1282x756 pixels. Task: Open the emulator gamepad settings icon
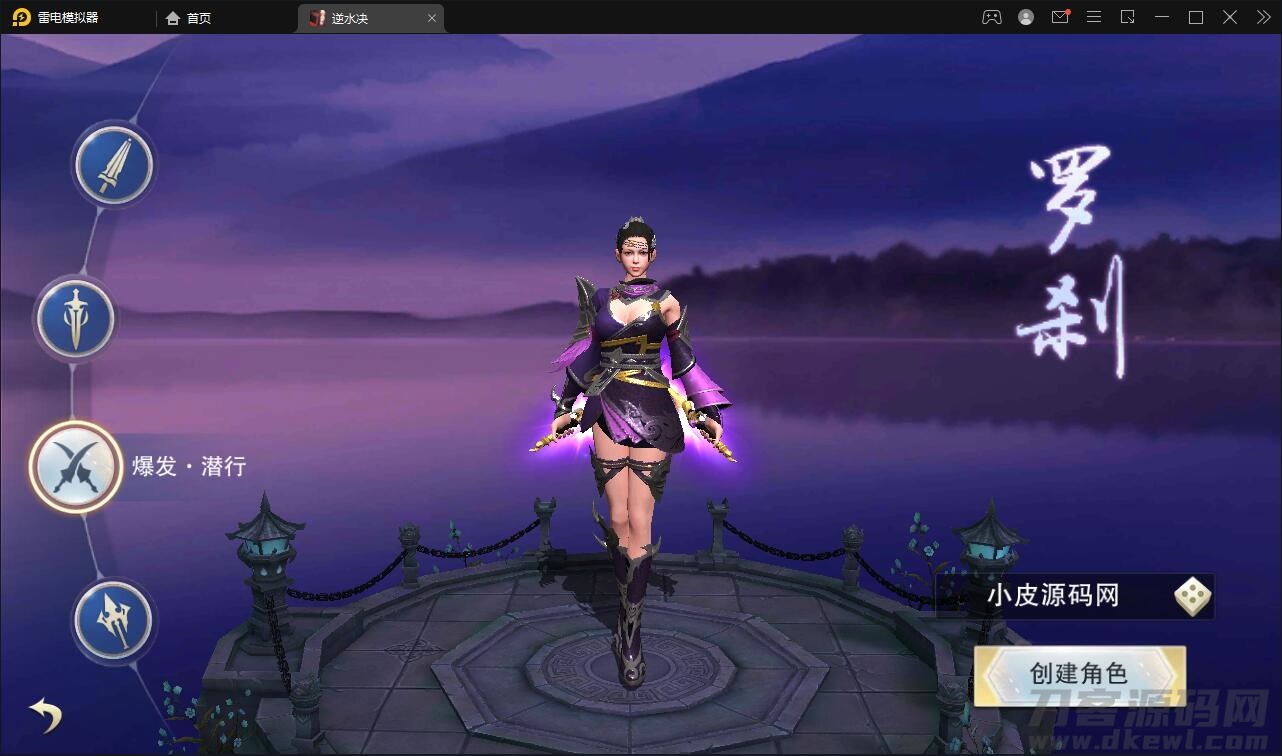991,17
